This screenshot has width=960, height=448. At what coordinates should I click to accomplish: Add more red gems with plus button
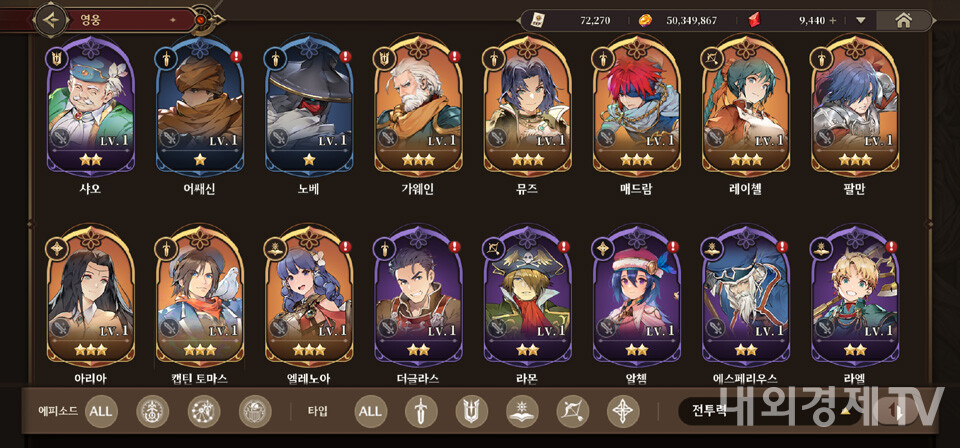[832, 20]
